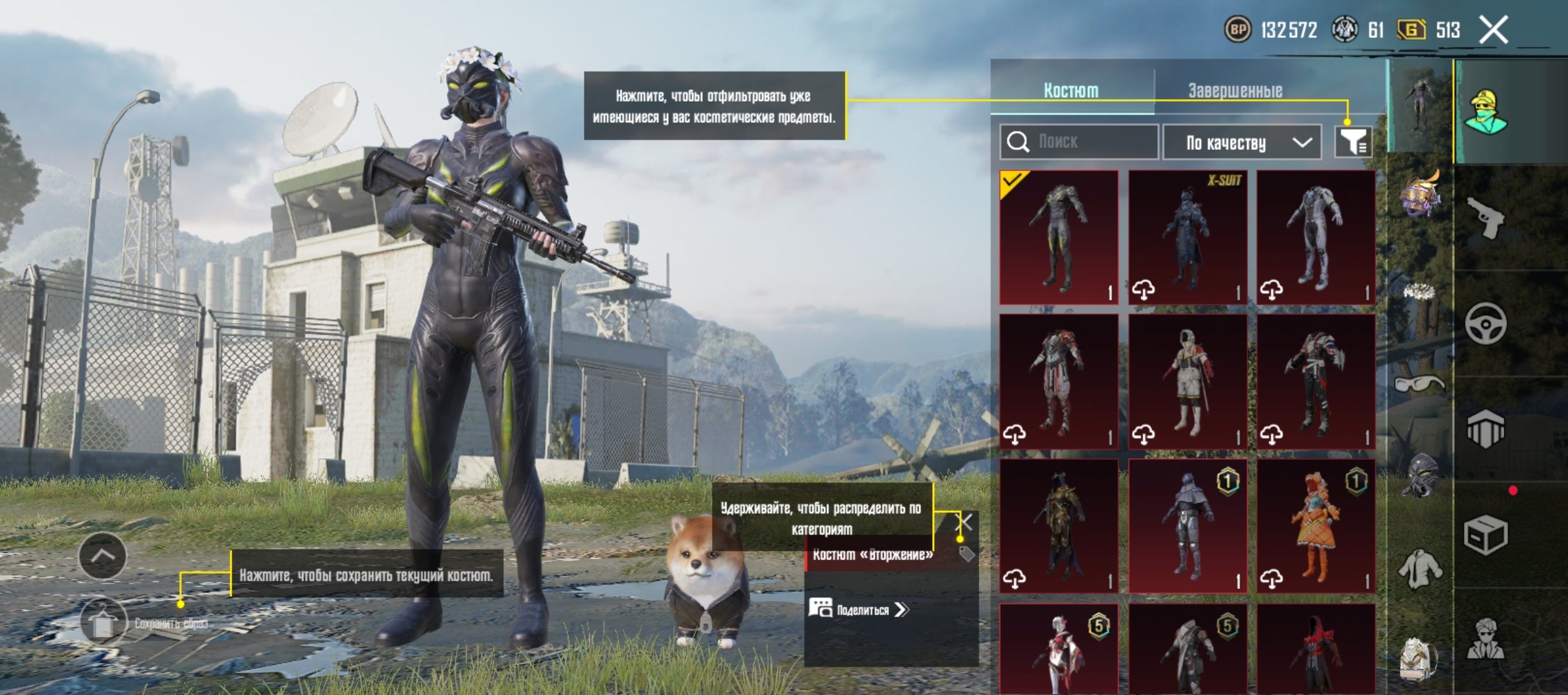Open the box crate category
The image size is (1568, 695).
tap(1486, 535)
